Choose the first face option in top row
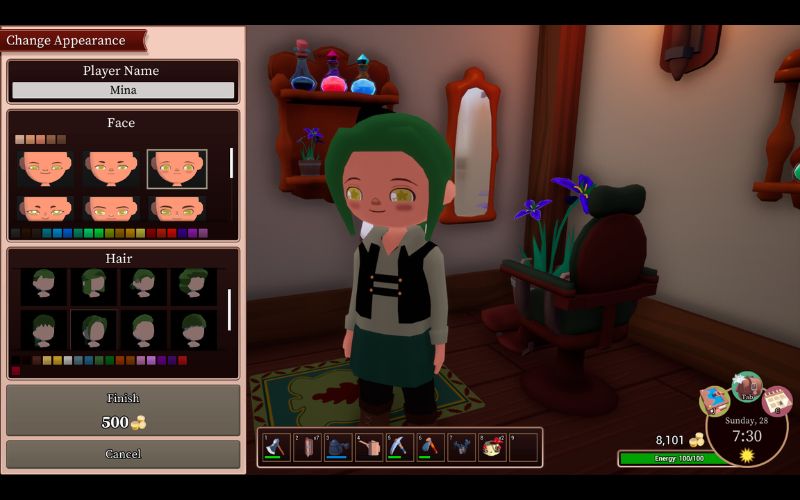 45,168
